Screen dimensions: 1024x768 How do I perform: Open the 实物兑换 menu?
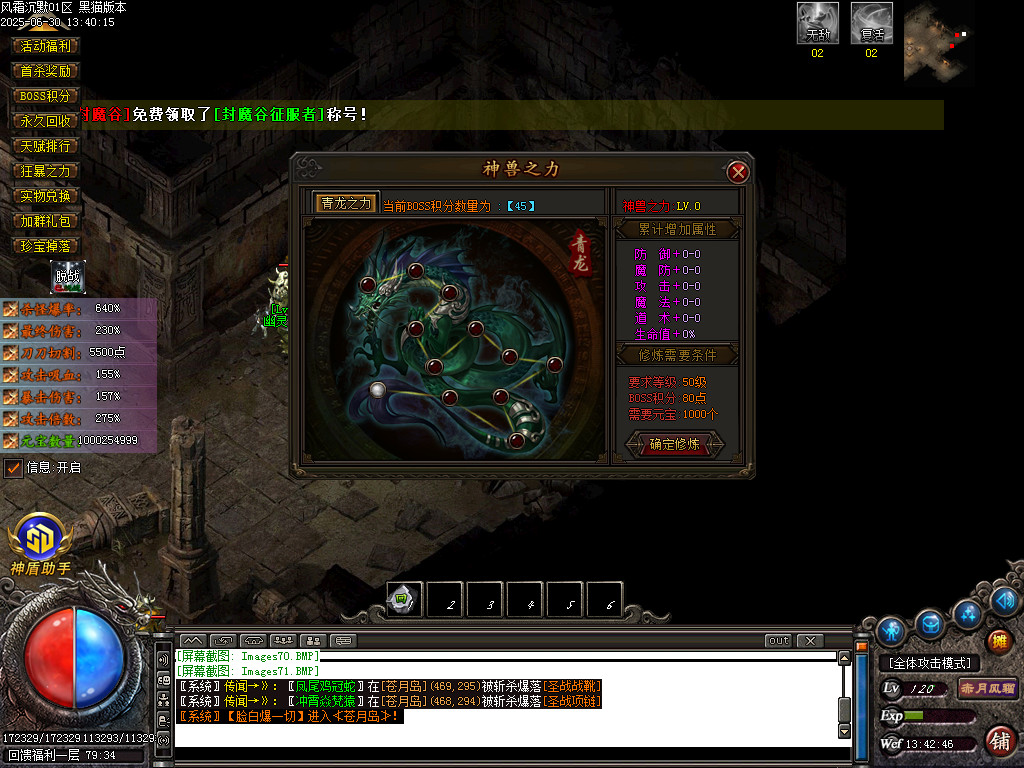tap(47, 196)
